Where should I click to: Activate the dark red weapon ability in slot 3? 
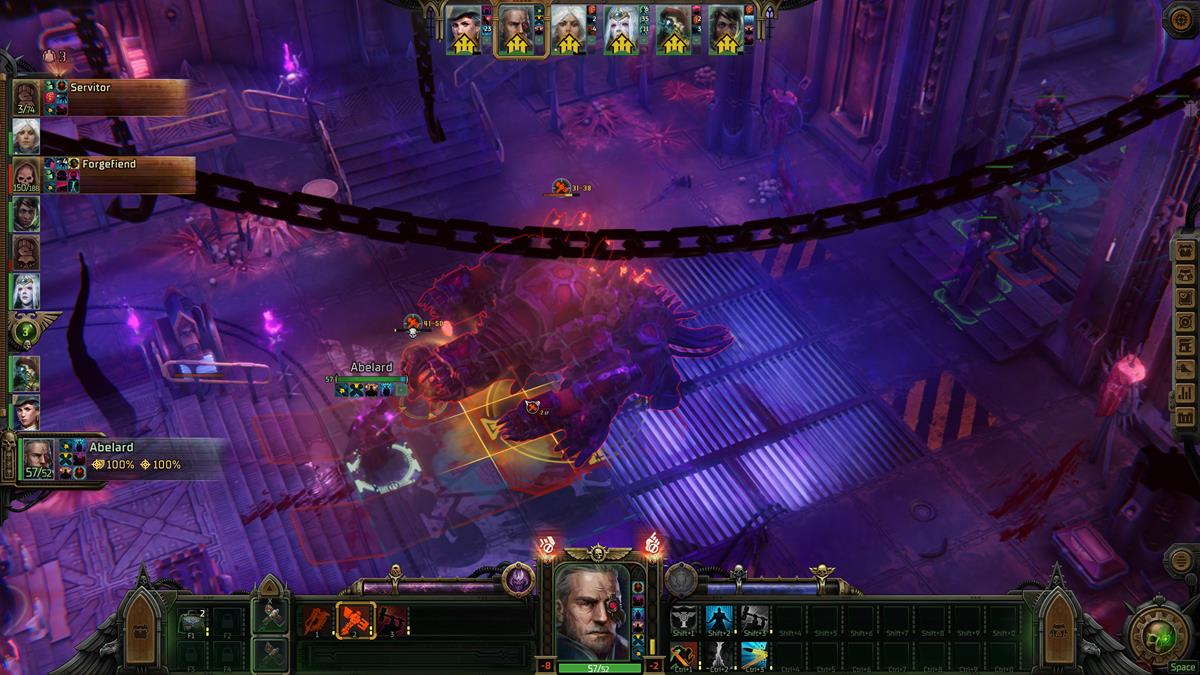[392, 620]
